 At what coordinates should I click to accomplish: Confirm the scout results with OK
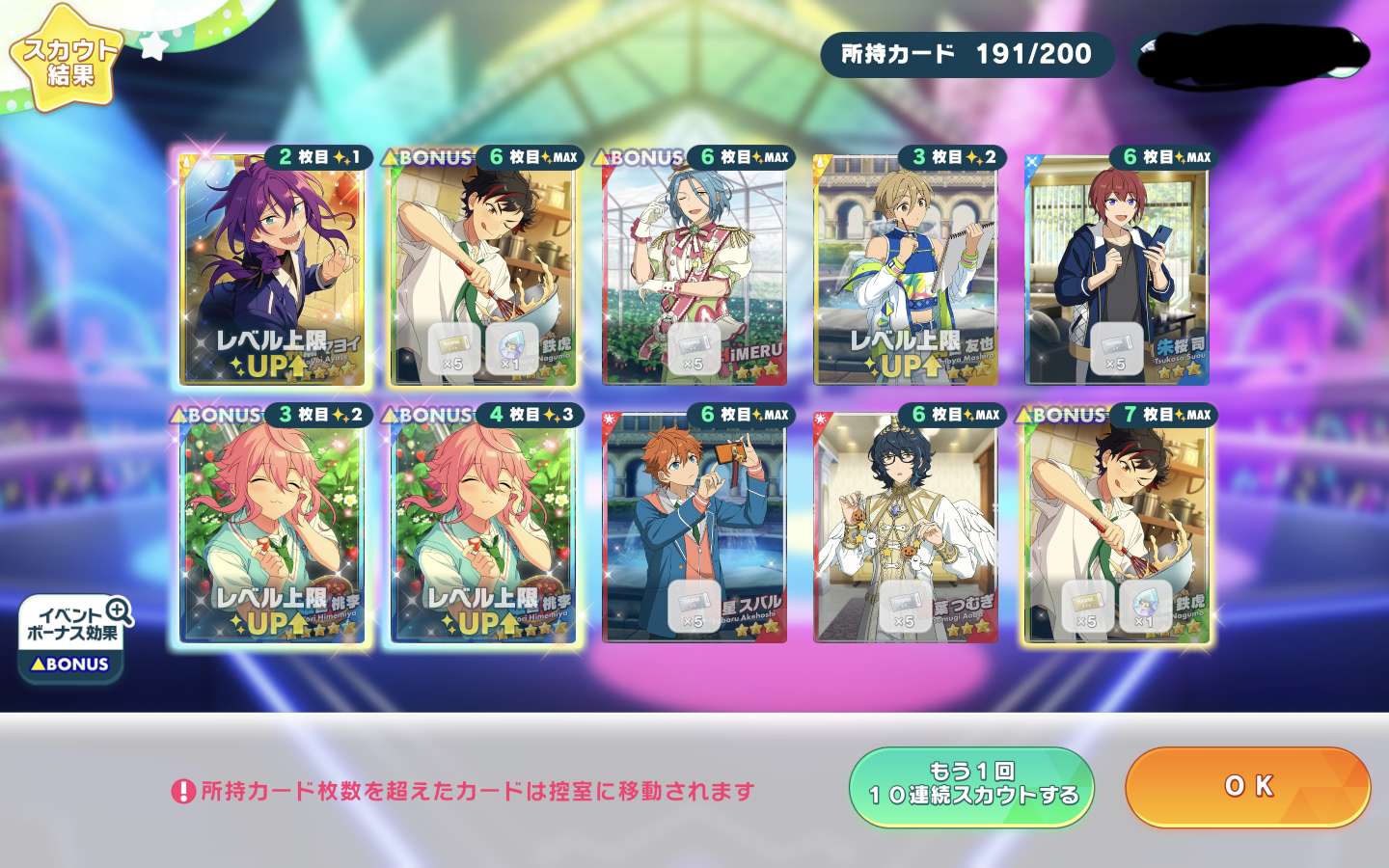click(x=1247, y=787)
